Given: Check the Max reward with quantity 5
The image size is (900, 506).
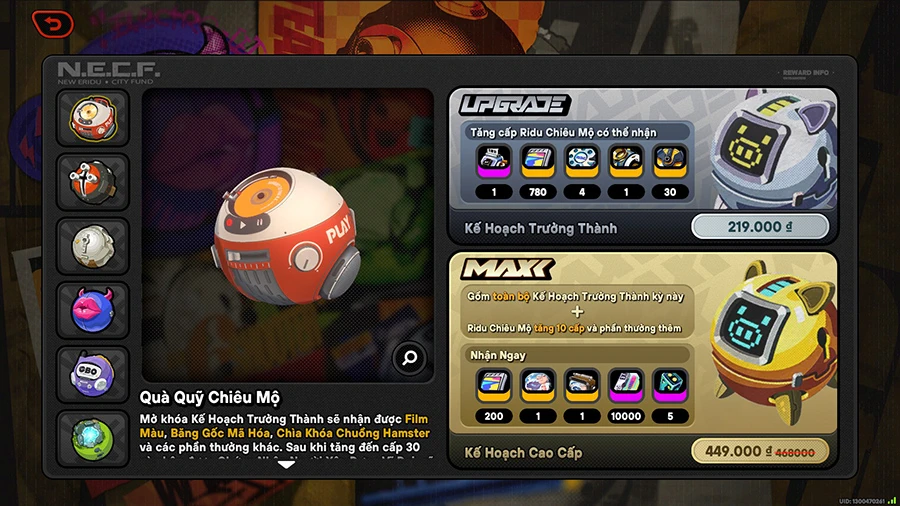Looking at the screenshot, I should tap(667, 385).
